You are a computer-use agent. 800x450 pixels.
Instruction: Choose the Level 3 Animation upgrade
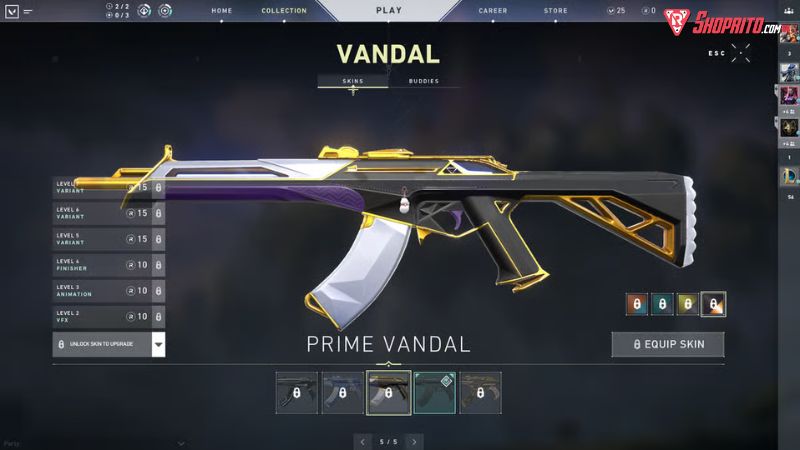[108, 291]
